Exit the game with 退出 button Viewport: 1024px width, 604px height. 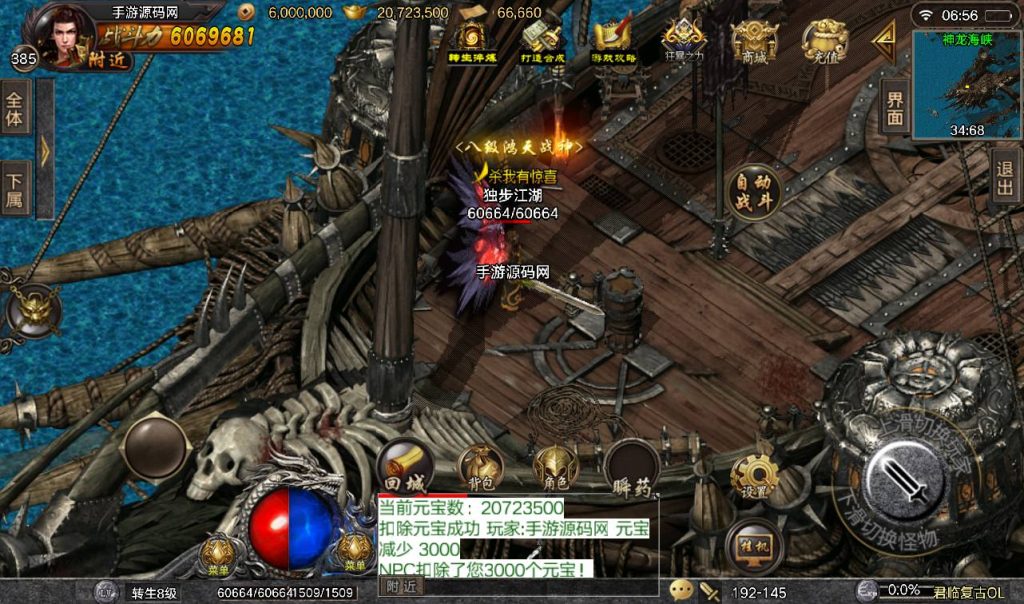tap(1005, 178)
